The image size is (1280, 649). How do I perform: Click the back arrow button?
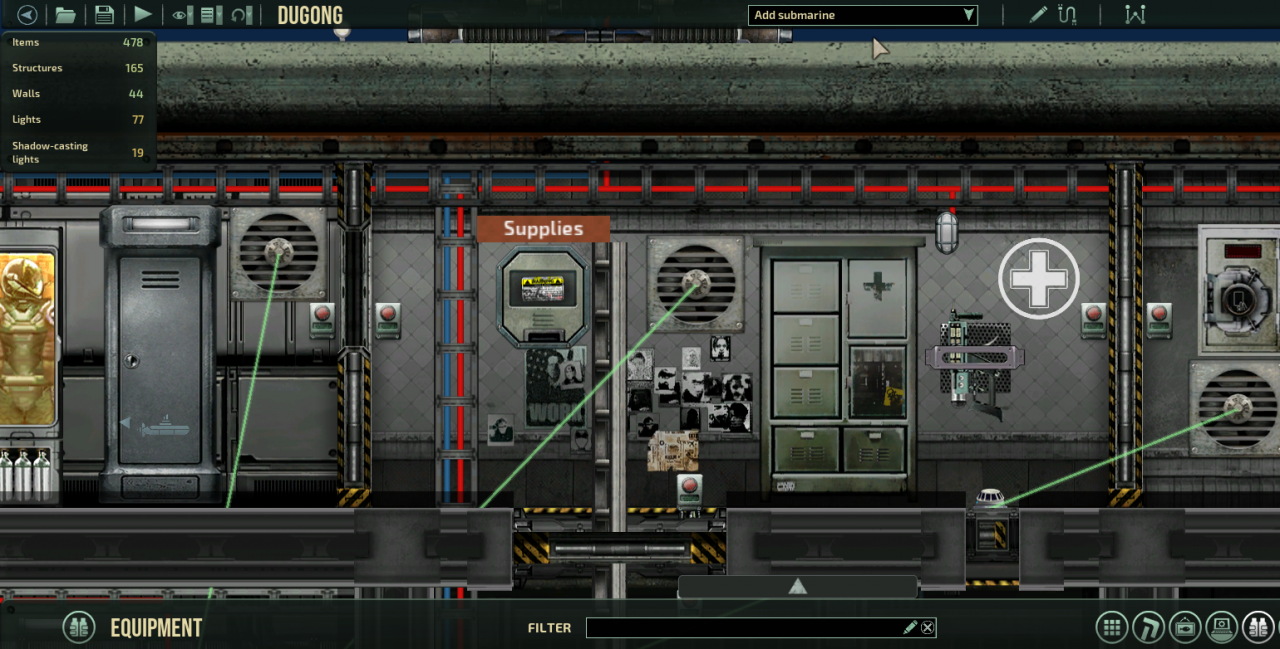[27, 15]
